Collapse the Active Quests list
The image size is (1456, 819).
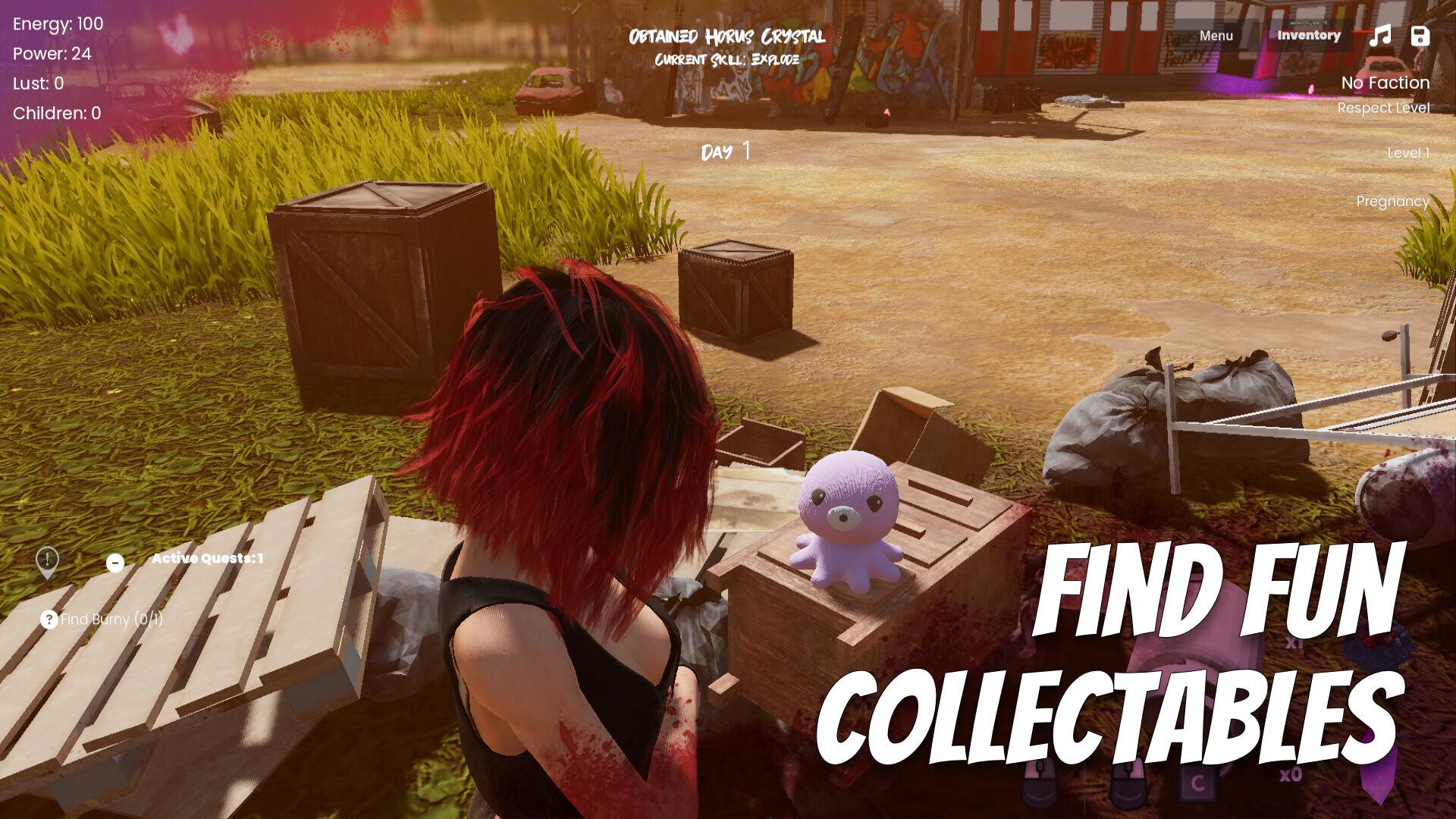tap(115, 563)
